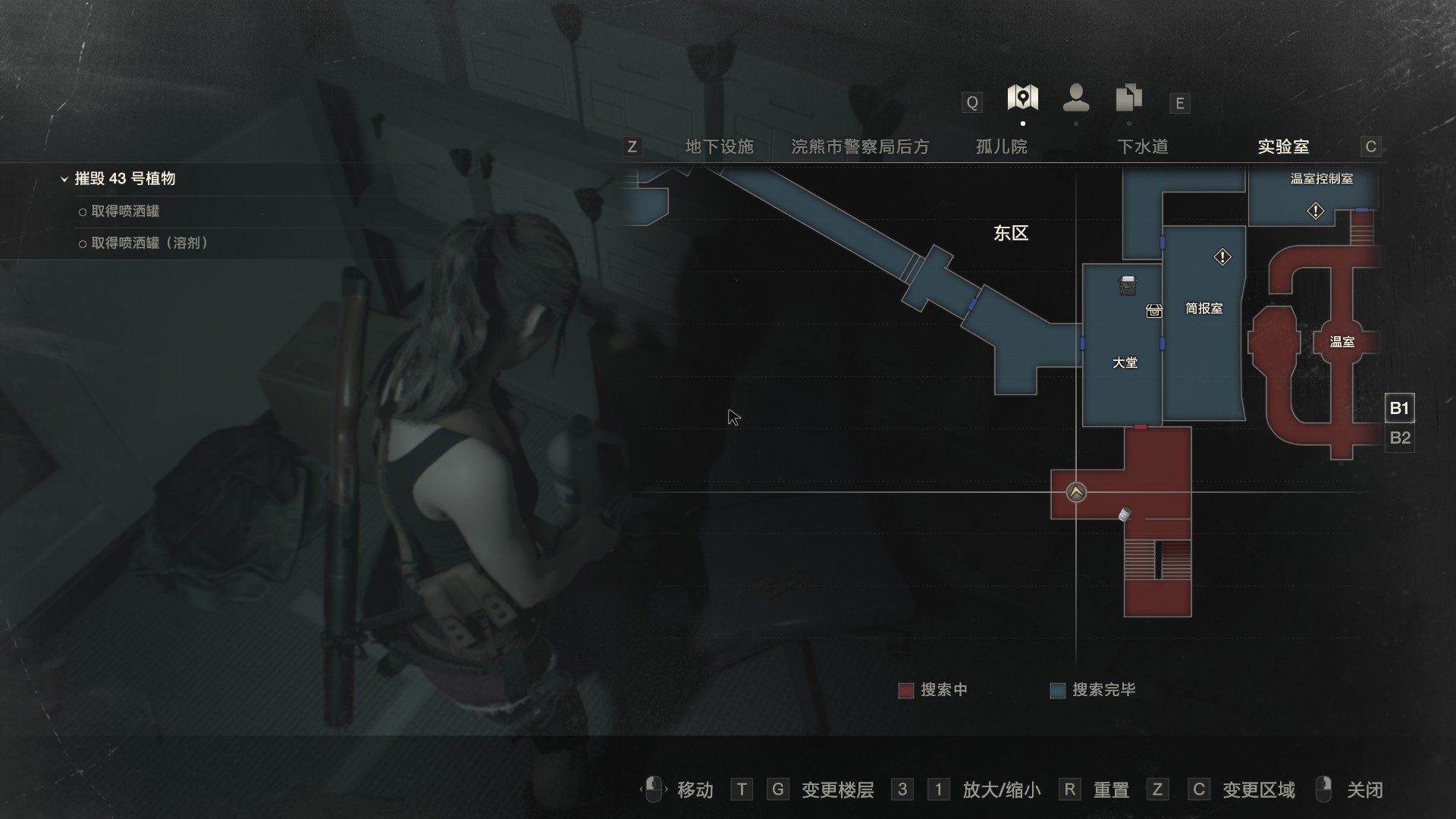This screenshot has height=819, width=1456.
Task: Collapse the 摧毁 43 号植物 objective
Action: pos(64,180)
